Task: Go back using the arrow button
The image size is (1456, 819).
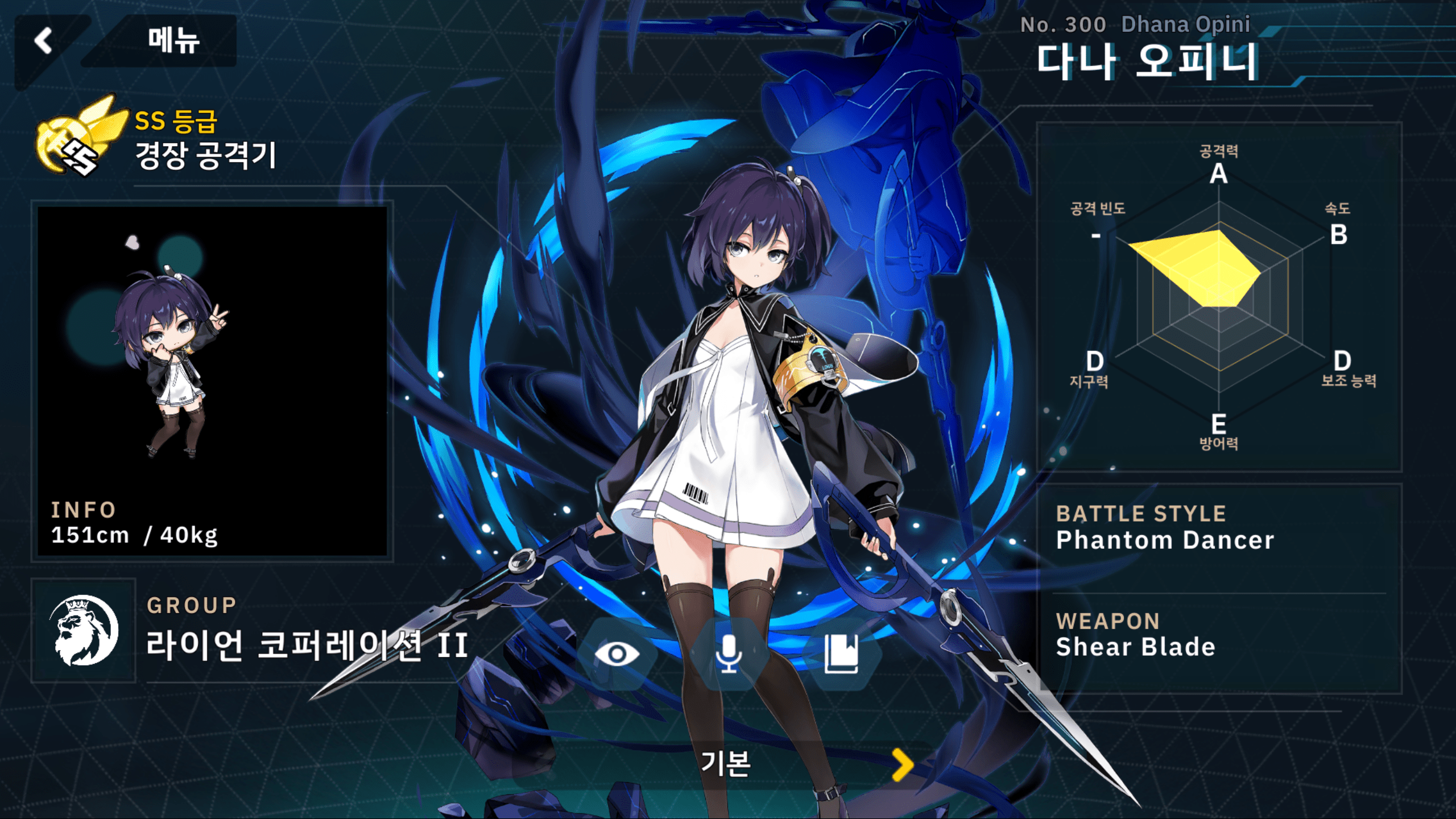Action: click(x=44, y=41)
